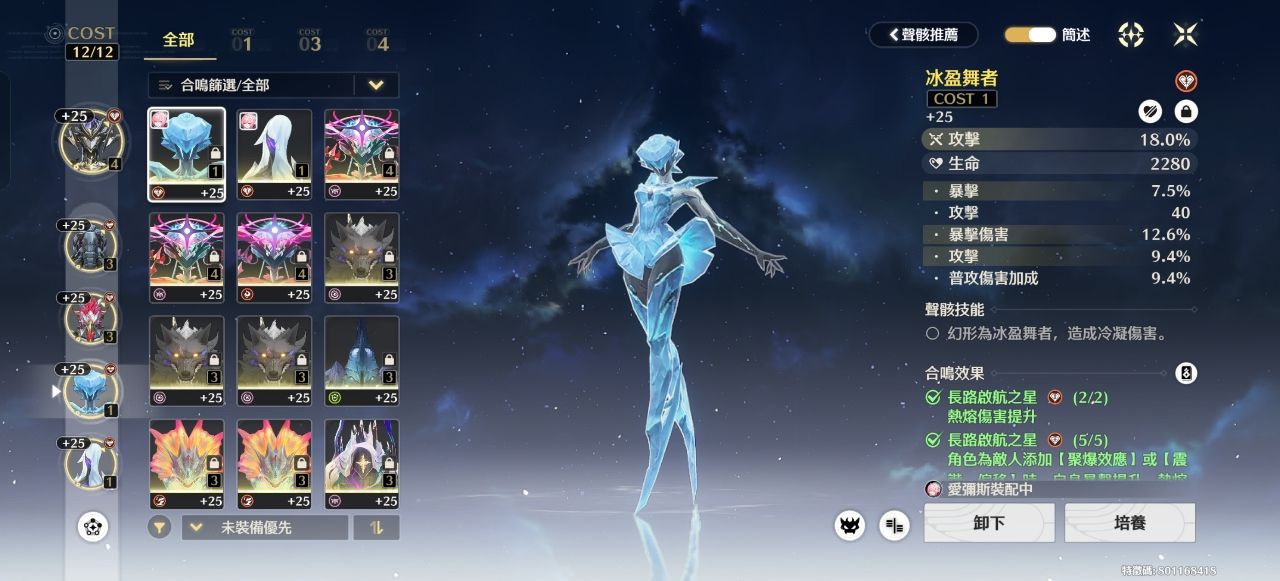Open 聲骸推薦 recommendations

[x=923, y=35]
